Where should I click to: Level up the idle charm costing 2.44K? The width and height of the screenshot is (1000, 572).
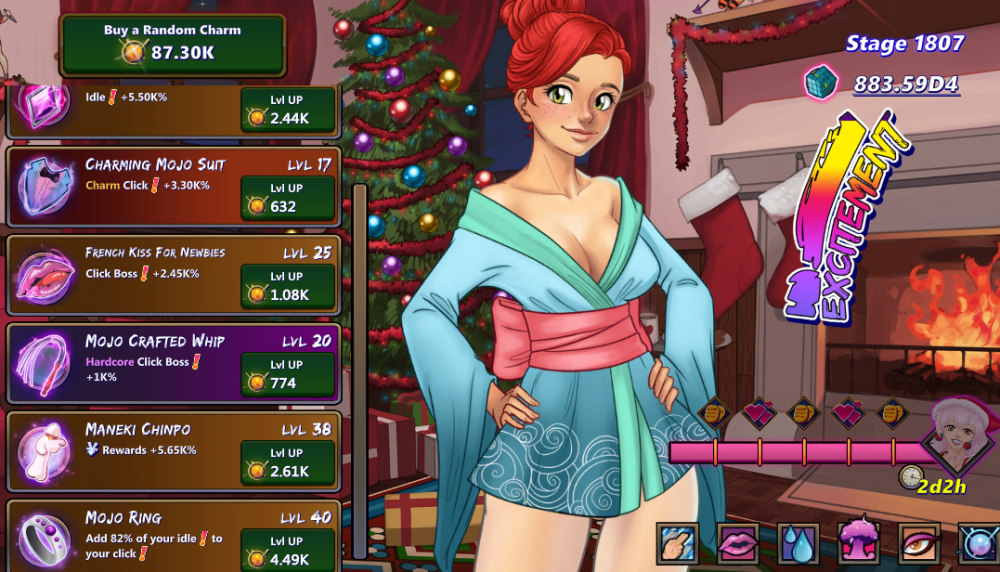(x=288, y=109)
